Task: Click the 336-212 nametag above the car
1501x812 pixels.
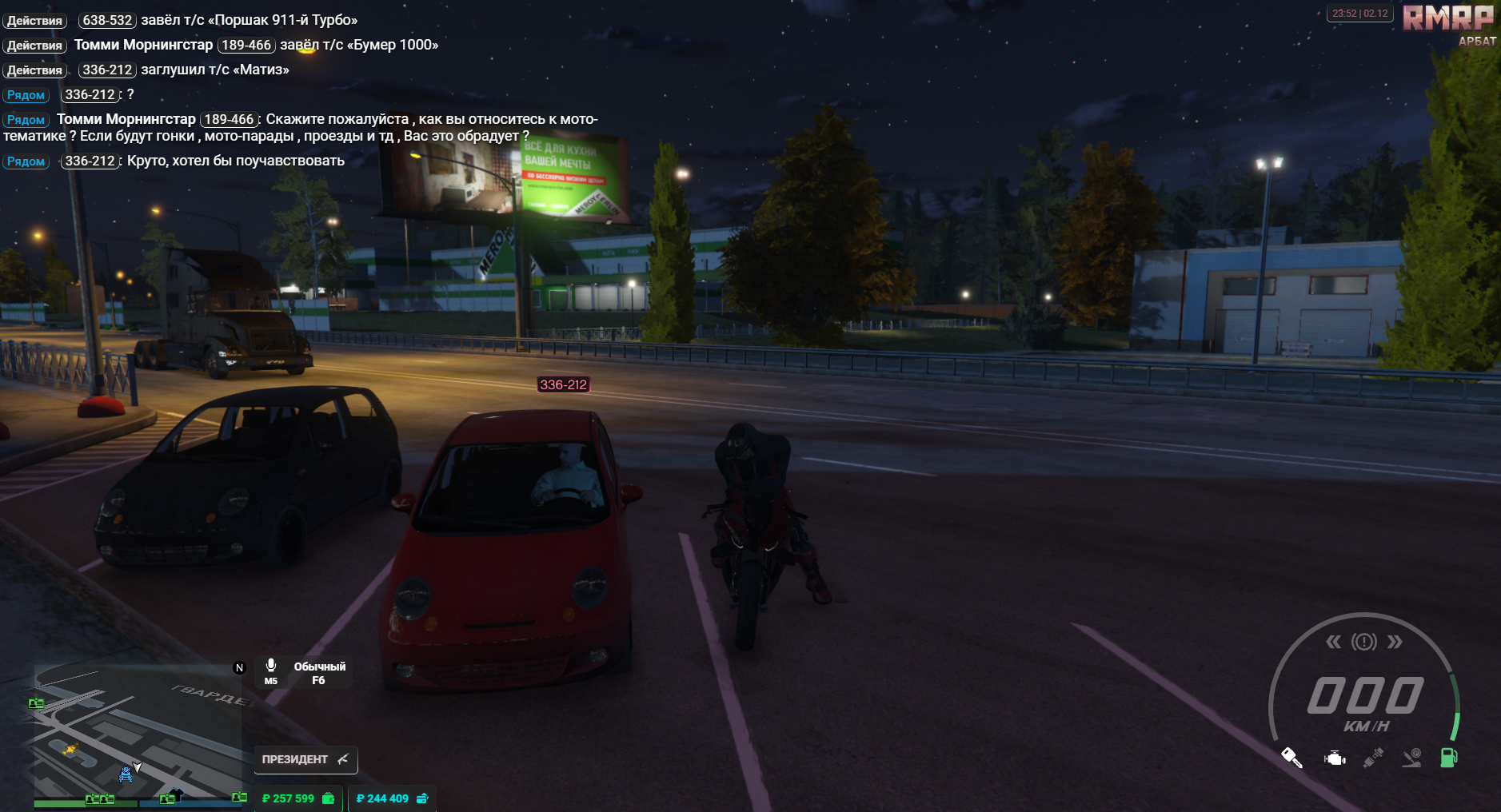Action: [563, 384]
